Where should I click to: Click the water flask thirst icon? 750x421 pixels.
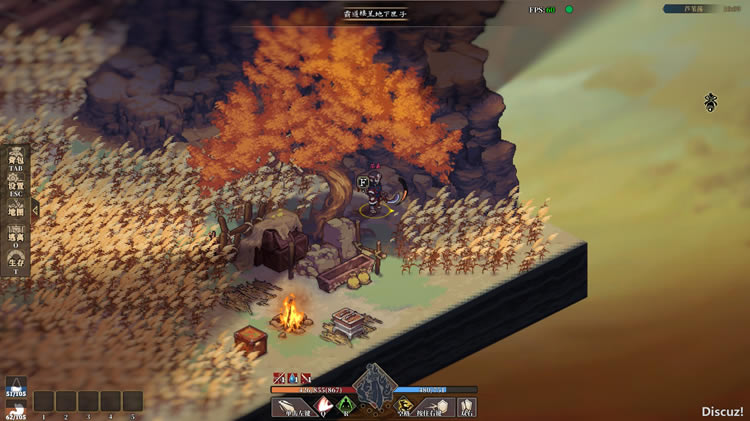16,384
